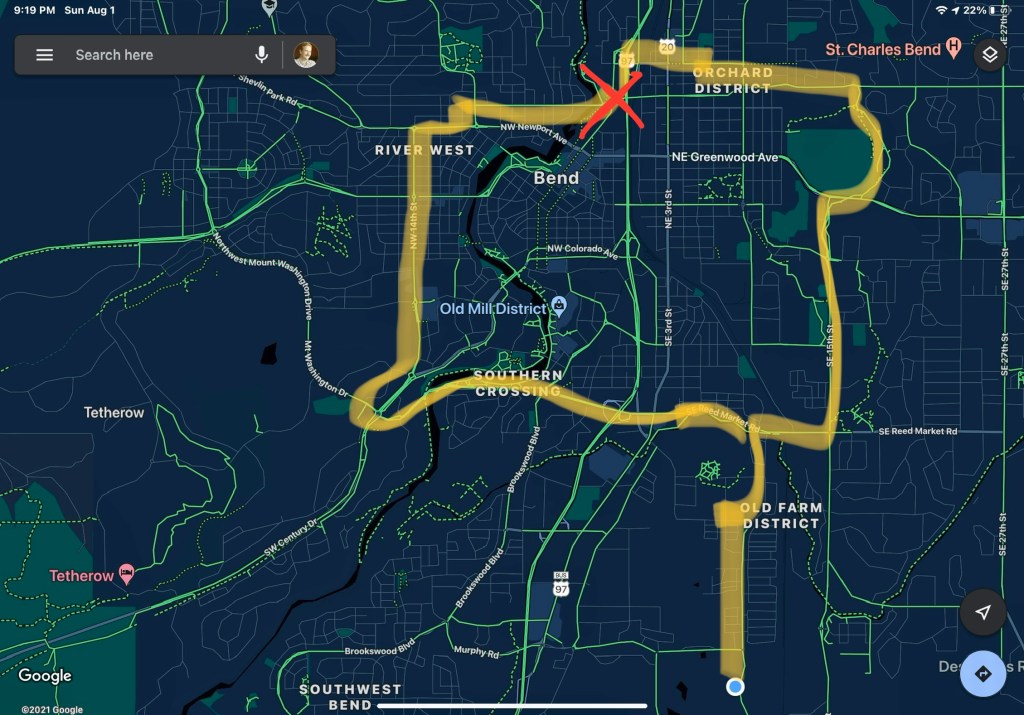Select the Old Mill District shopping marker
The width and height of the screenshot is (1024, 715).
(x=560, y=306)
